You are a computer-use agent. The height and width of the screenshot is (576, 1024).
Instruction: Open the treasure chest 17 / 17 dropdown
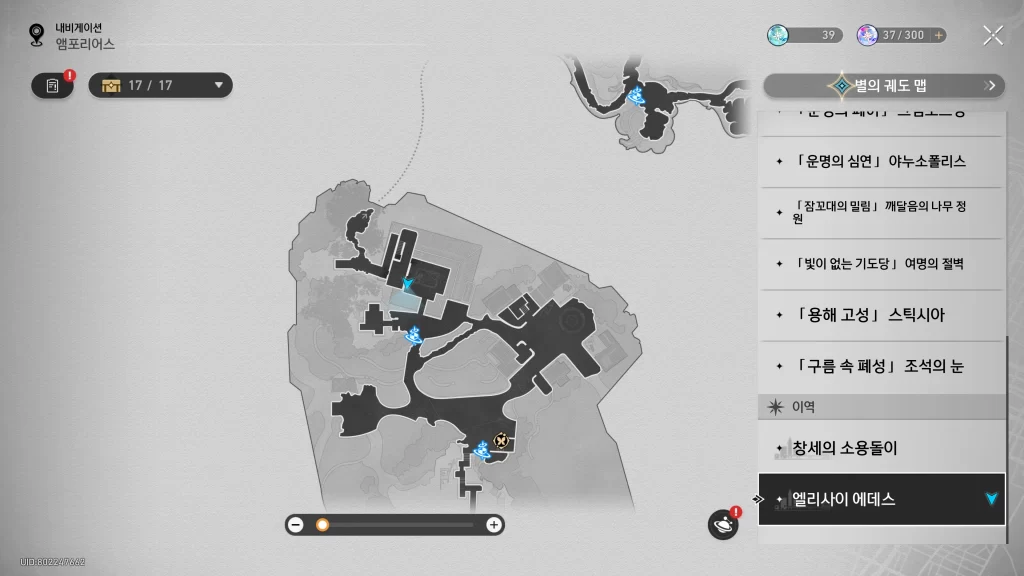point(161,85)
